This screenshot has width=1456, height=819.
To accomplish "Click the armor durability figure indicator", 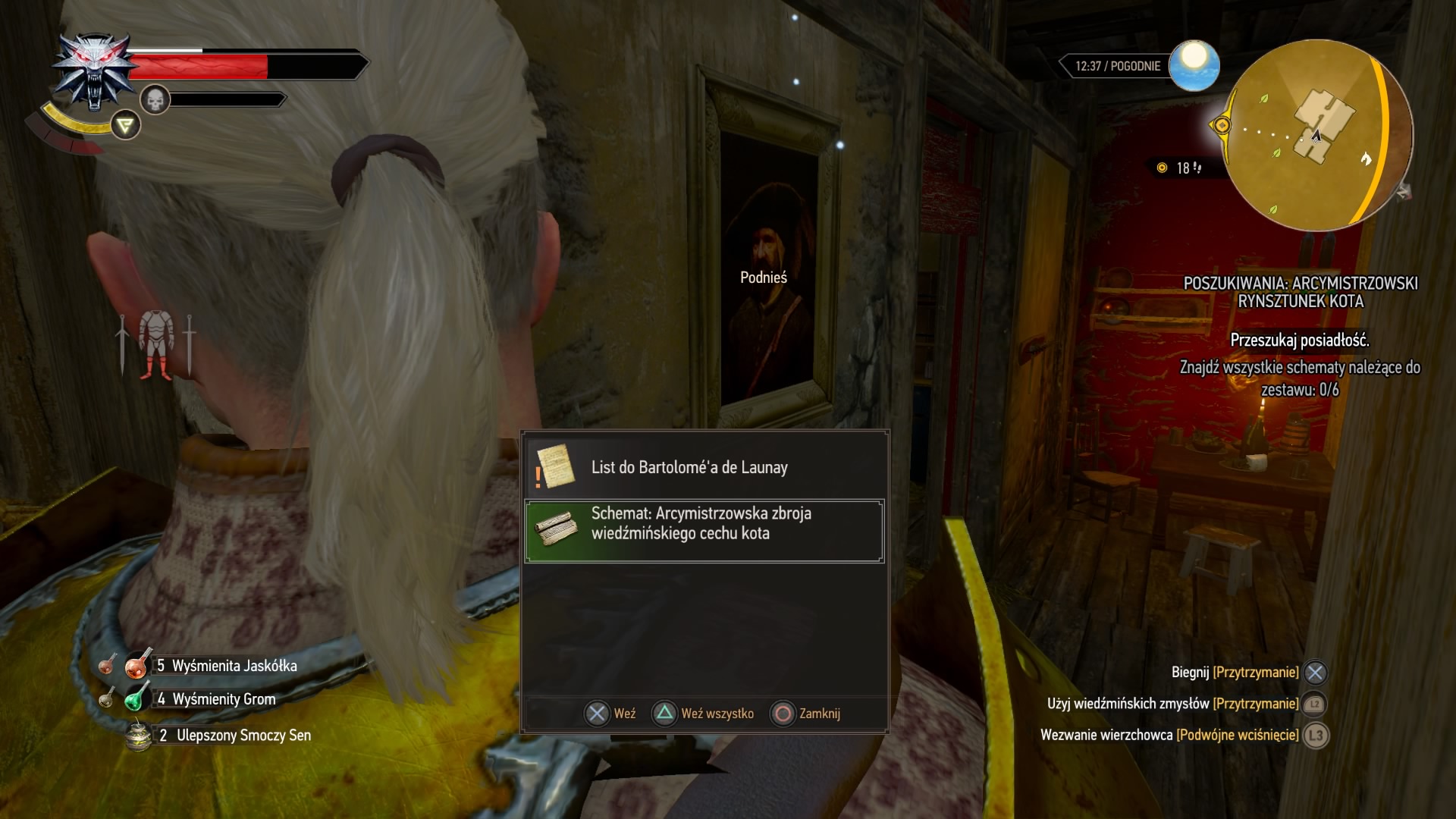I will 156,345.
